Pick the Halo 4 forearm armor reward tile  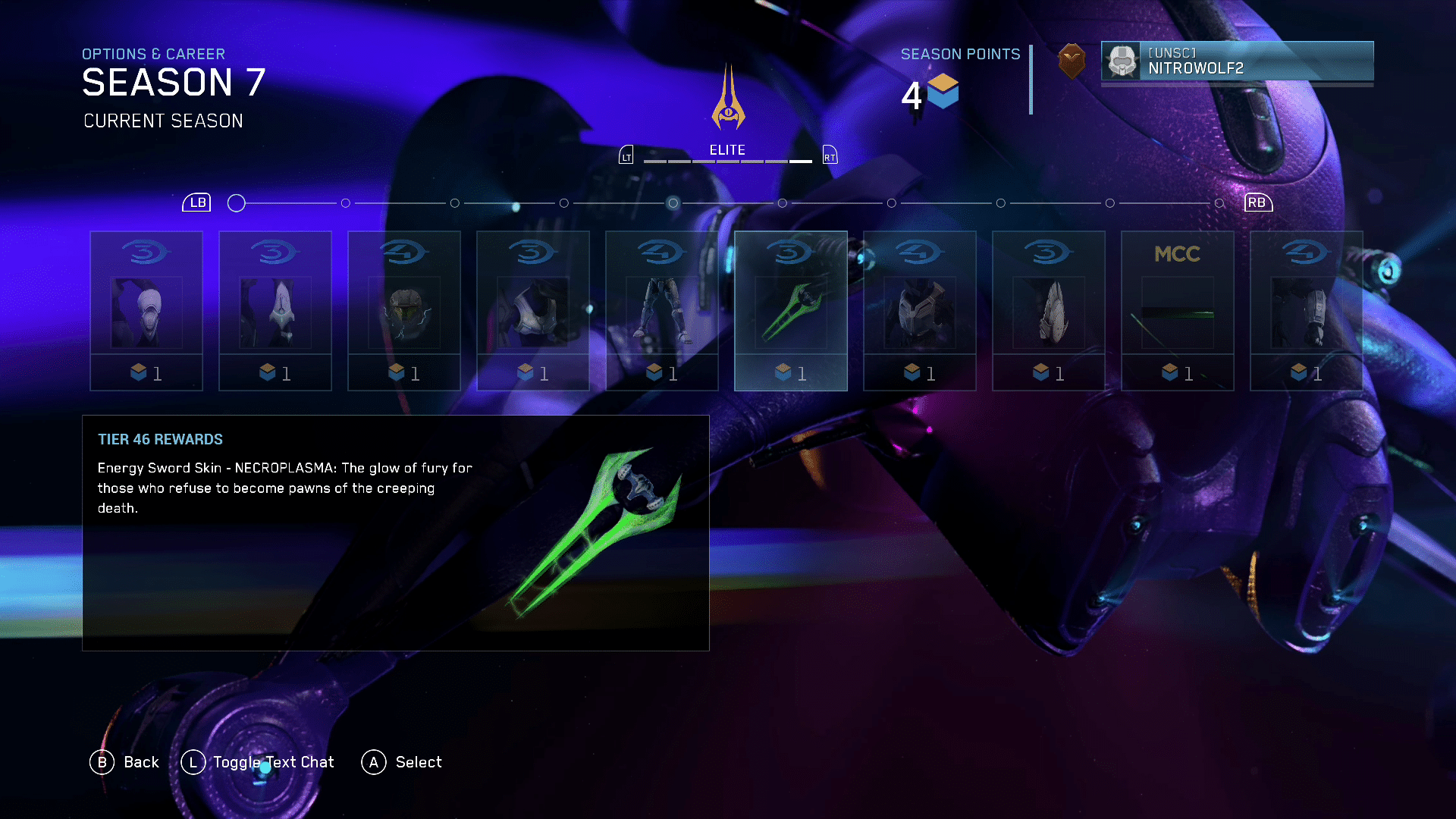[1307, 311]
